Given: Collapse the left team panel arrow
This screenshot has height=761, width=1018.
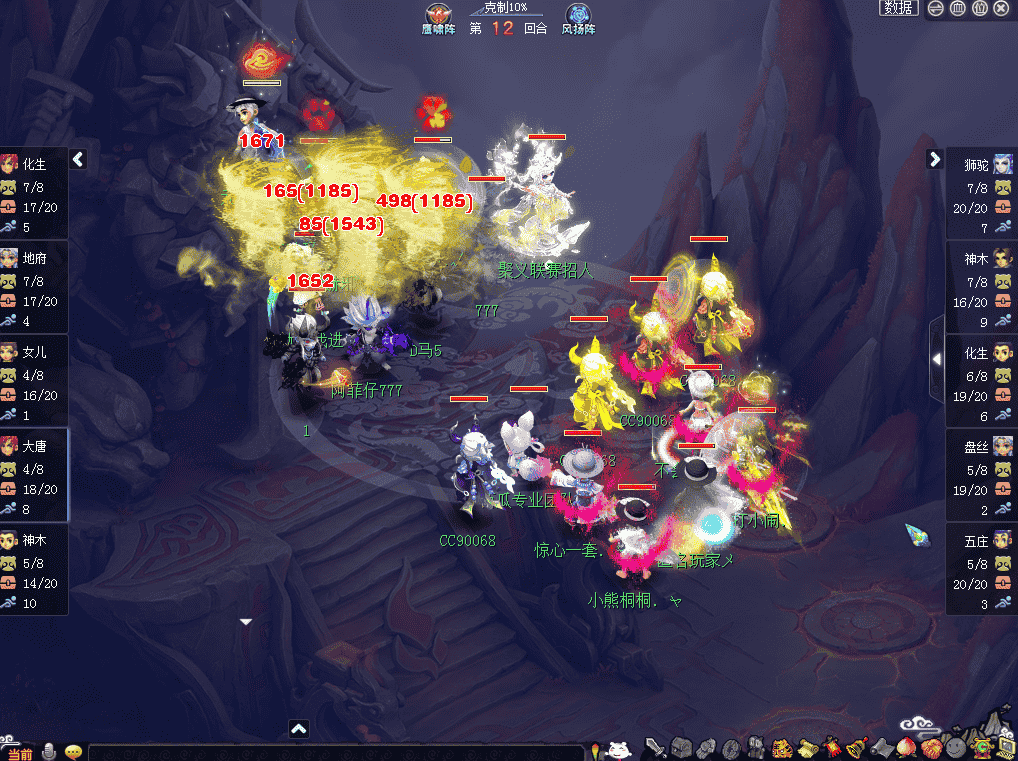Looking at the screenshot, I should tap(78, 160).
